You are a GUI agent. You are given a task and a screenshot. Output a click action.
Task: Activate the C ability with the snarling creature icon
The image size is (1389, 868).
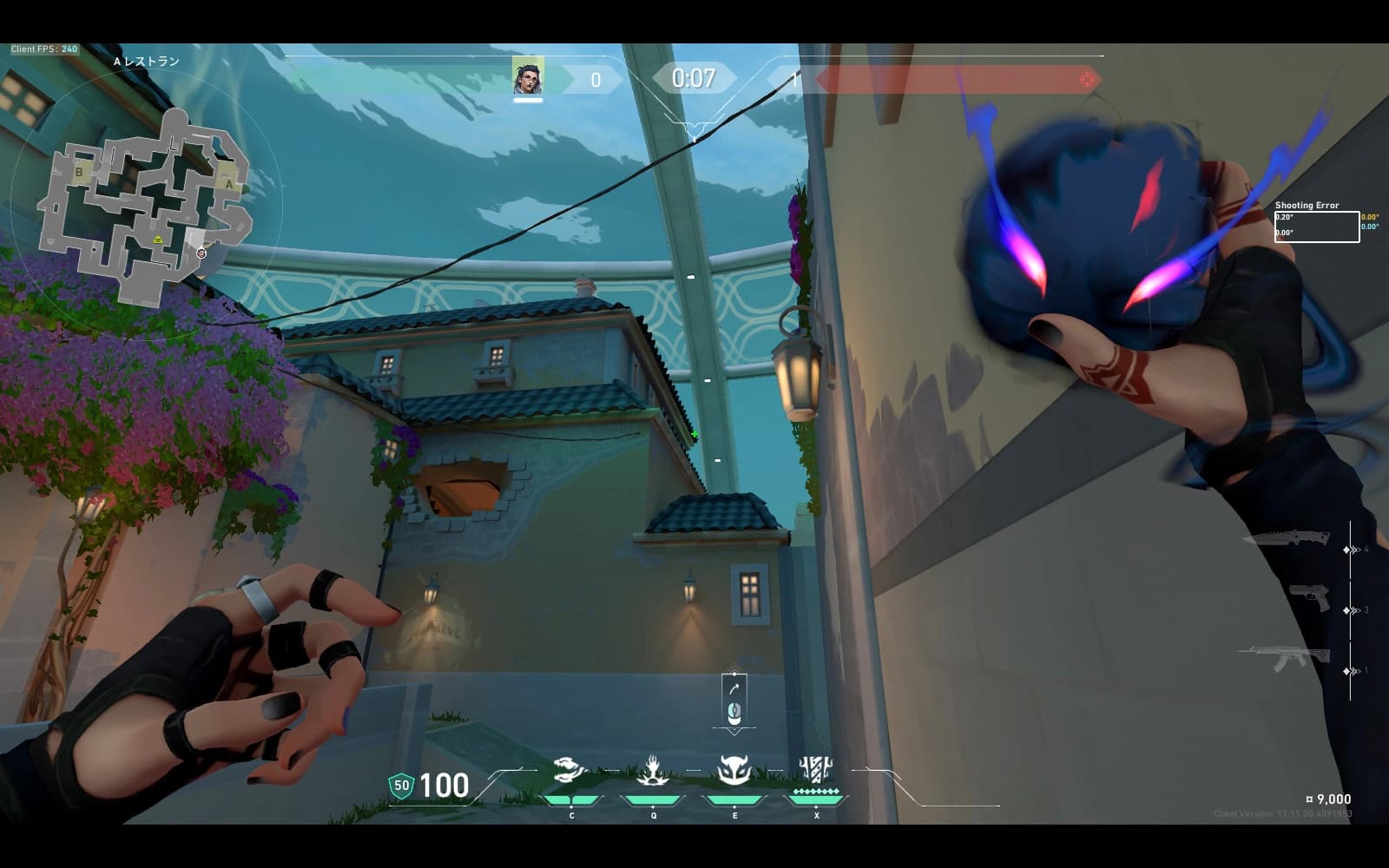(x=571, y=770)
